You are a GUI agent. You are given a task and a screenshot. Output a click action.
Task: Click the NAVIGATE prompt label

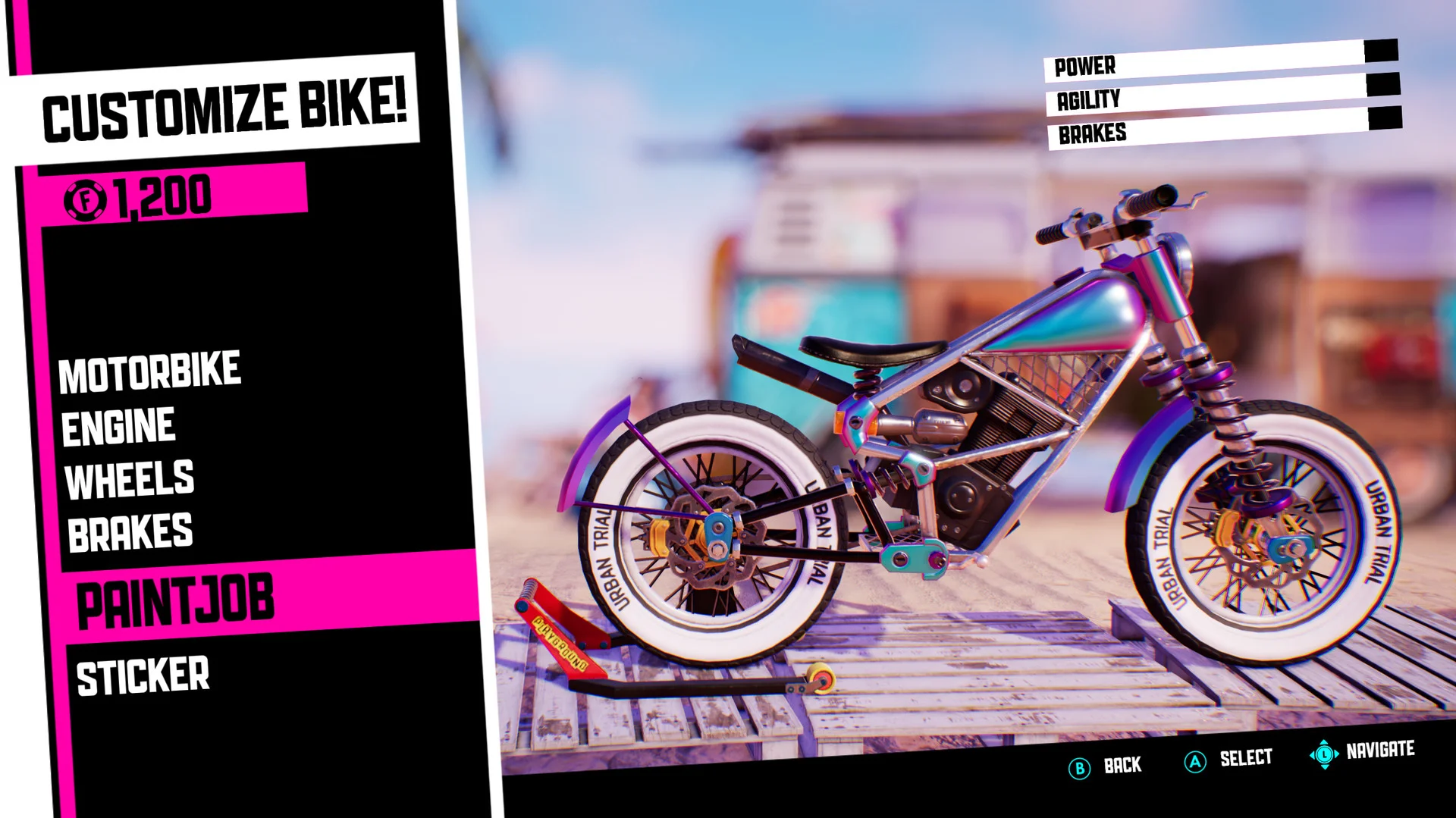1380,750
